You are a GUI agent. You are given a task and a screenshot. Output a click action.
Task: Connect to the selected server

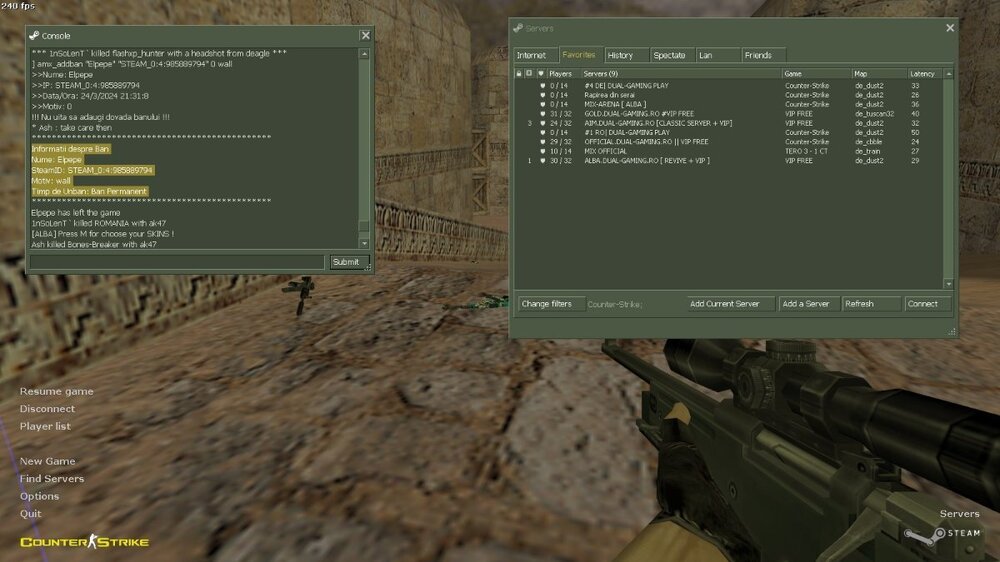(923, 304)
